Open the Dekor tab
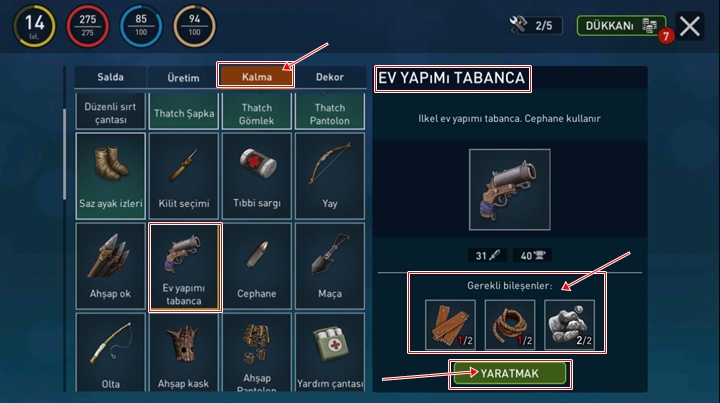This screenshot has width=720, height=403. (x=329, y=77)
